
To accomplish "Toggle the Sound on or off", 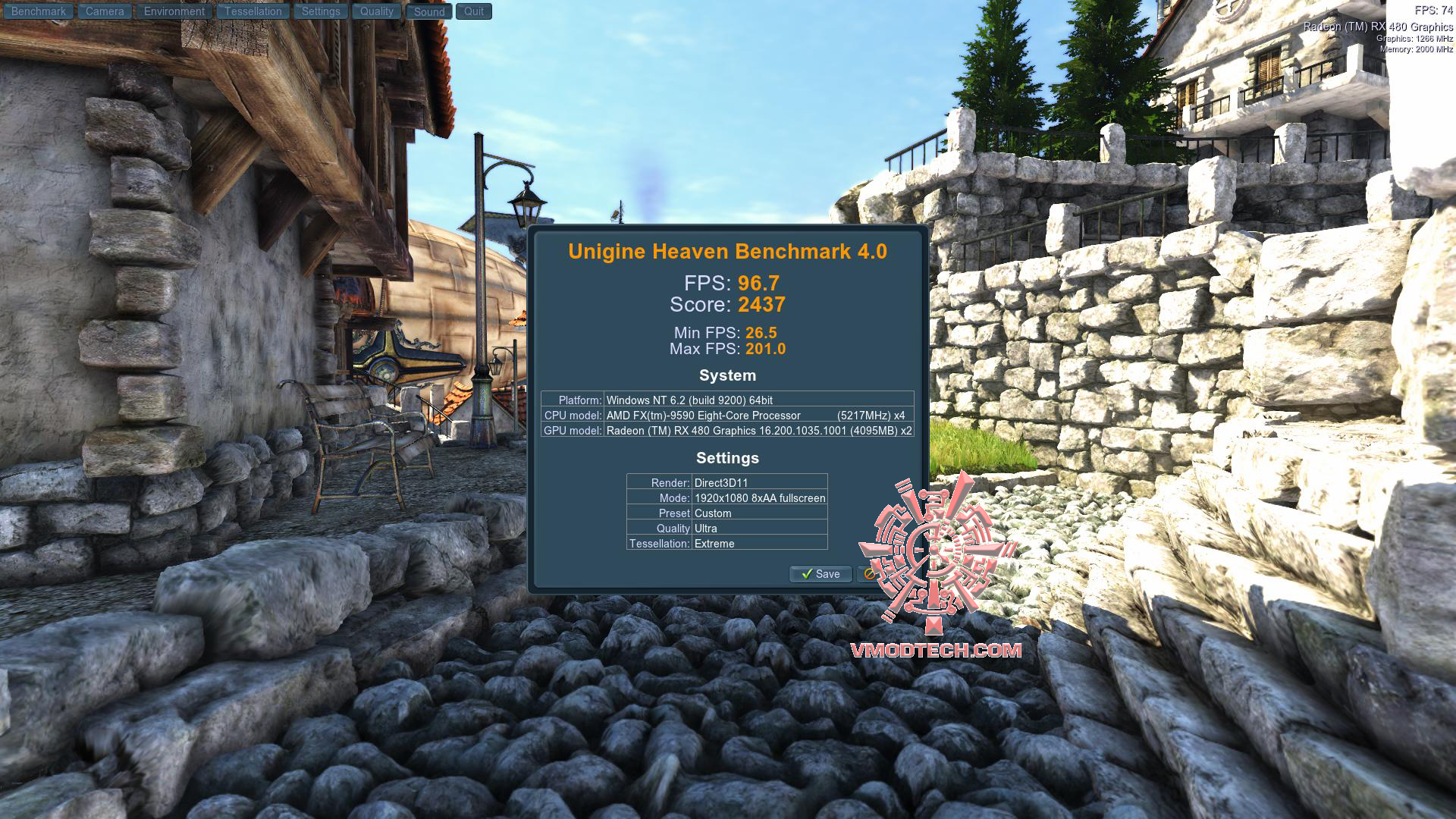I will (x=428, y=11).
